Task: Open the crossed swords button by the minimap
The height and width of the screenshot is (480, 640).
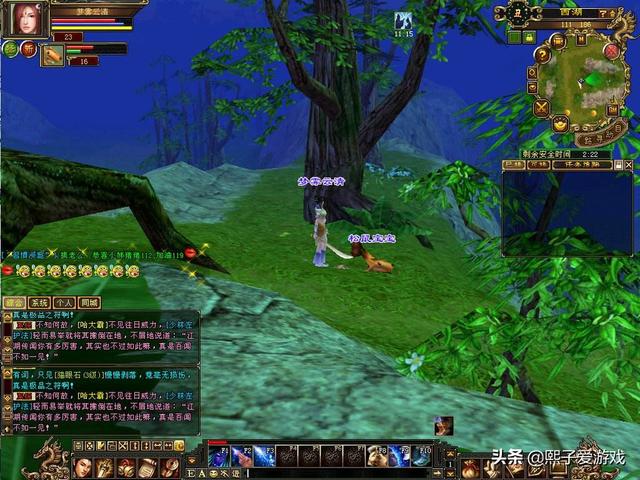Action: click(x=543, y=106)
